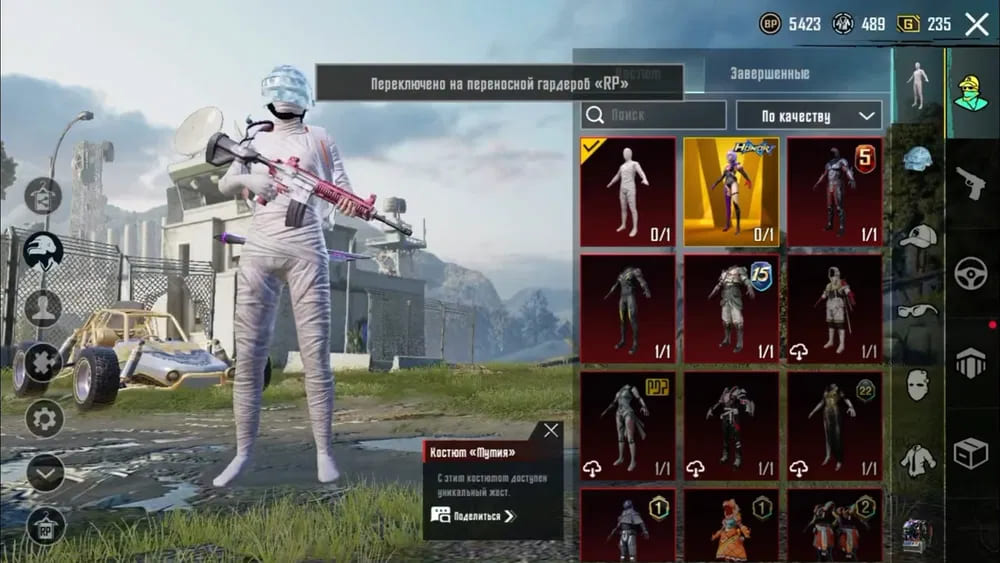Show the cap headwear category
Screen dimensions: 1000x563
917,236
